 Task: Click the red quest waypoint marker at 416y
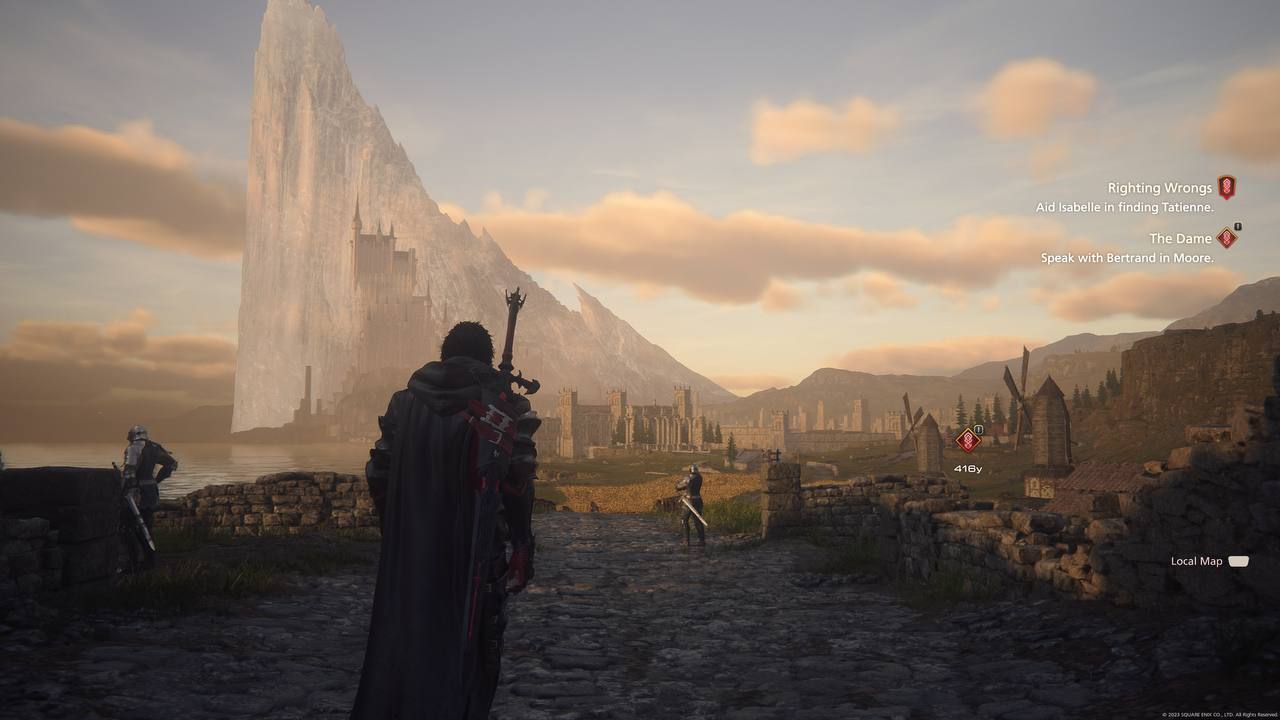tap(967, 440)
